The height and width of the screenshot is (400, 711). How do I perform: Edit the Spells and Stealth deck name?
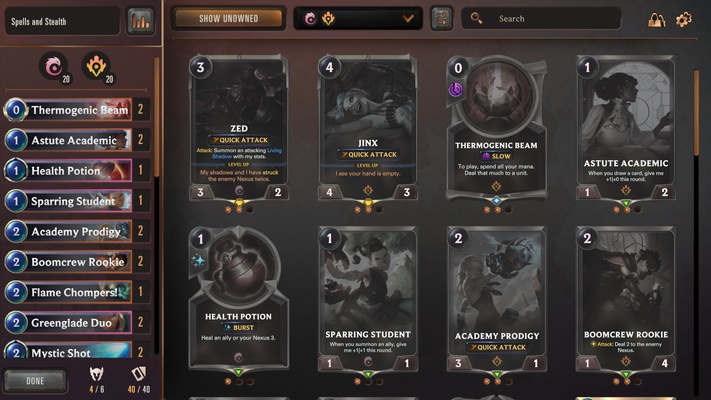[x=60, y=20]
